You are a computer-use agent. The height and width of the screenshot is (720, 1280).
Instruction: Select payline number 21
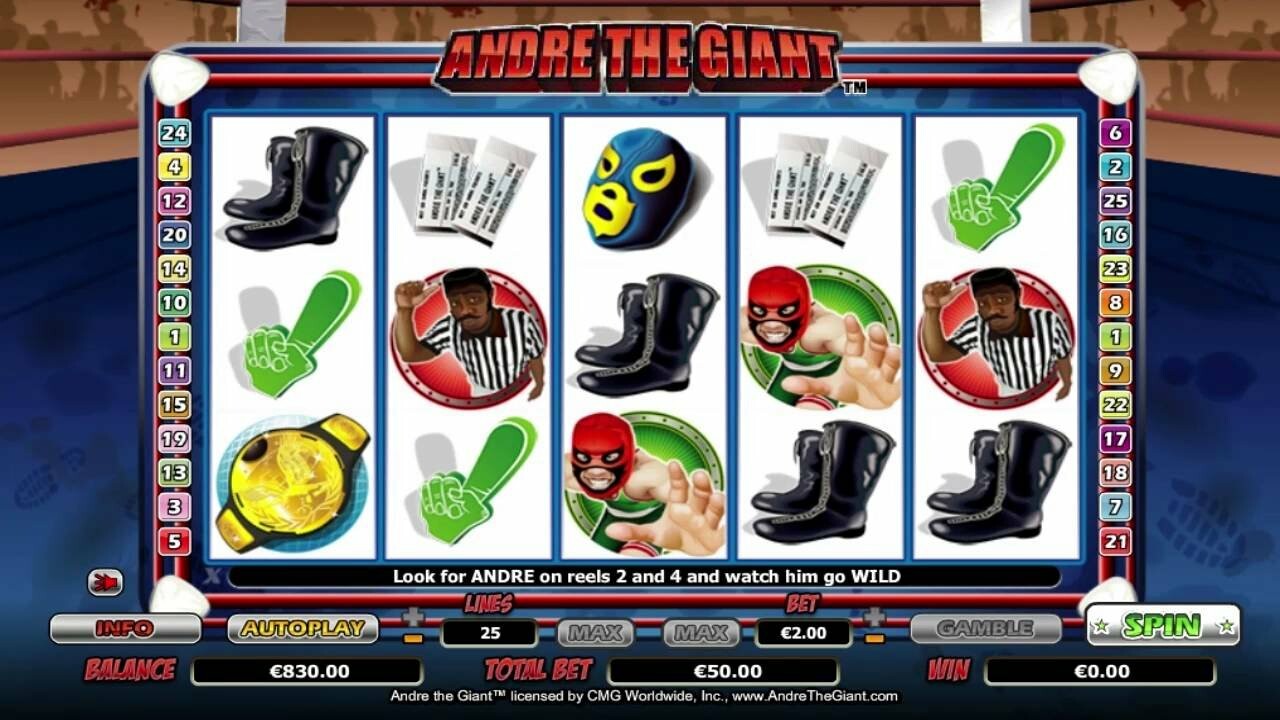point(1115,541)
